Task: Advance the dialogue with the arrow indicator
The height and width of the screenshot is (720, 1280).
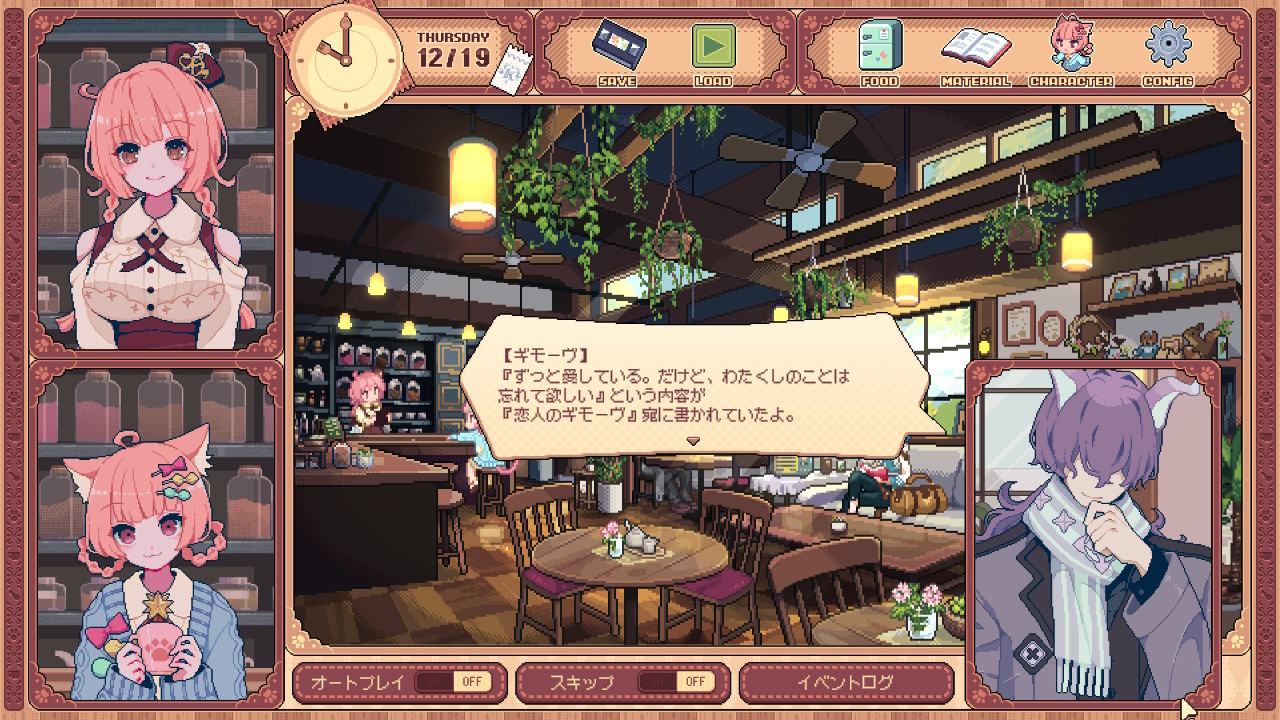Action: (692, 440)
